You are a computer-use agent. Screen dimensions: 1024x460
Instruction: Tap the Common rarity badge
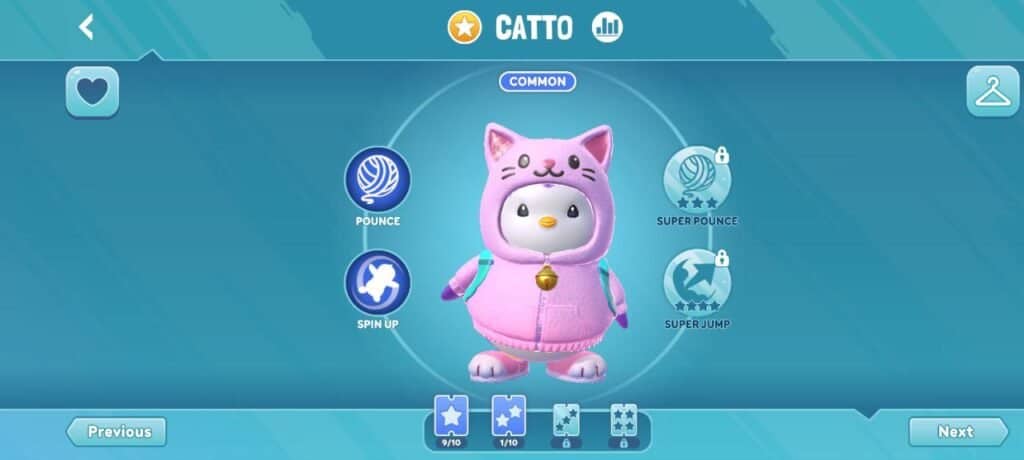(x=537, y=82)
